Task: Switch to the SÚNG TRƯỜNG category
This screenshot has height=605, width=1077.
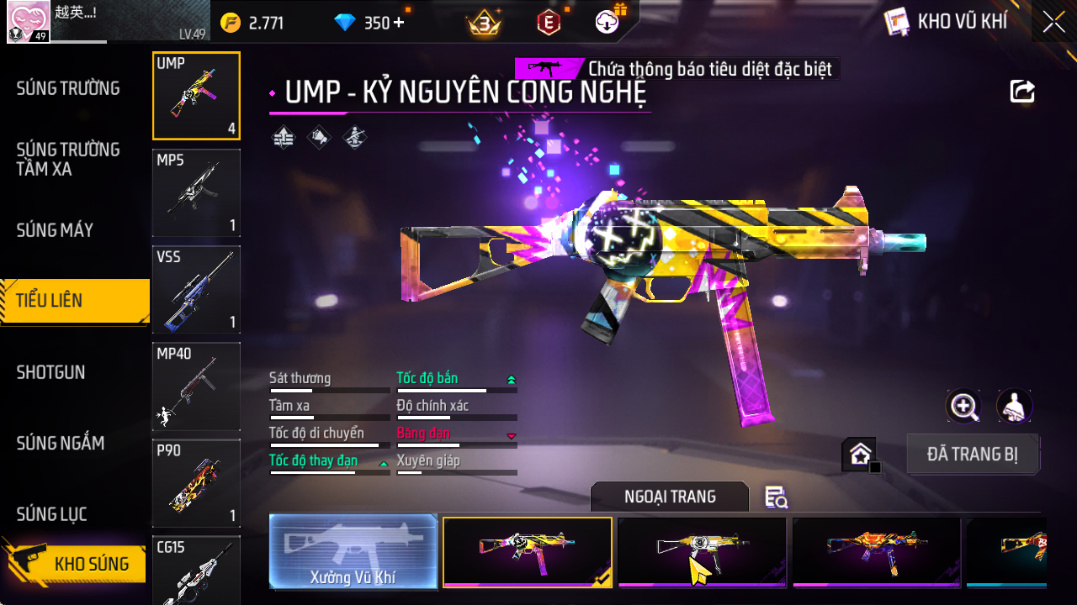Action: pyautogui.click(x=68, y=89)
